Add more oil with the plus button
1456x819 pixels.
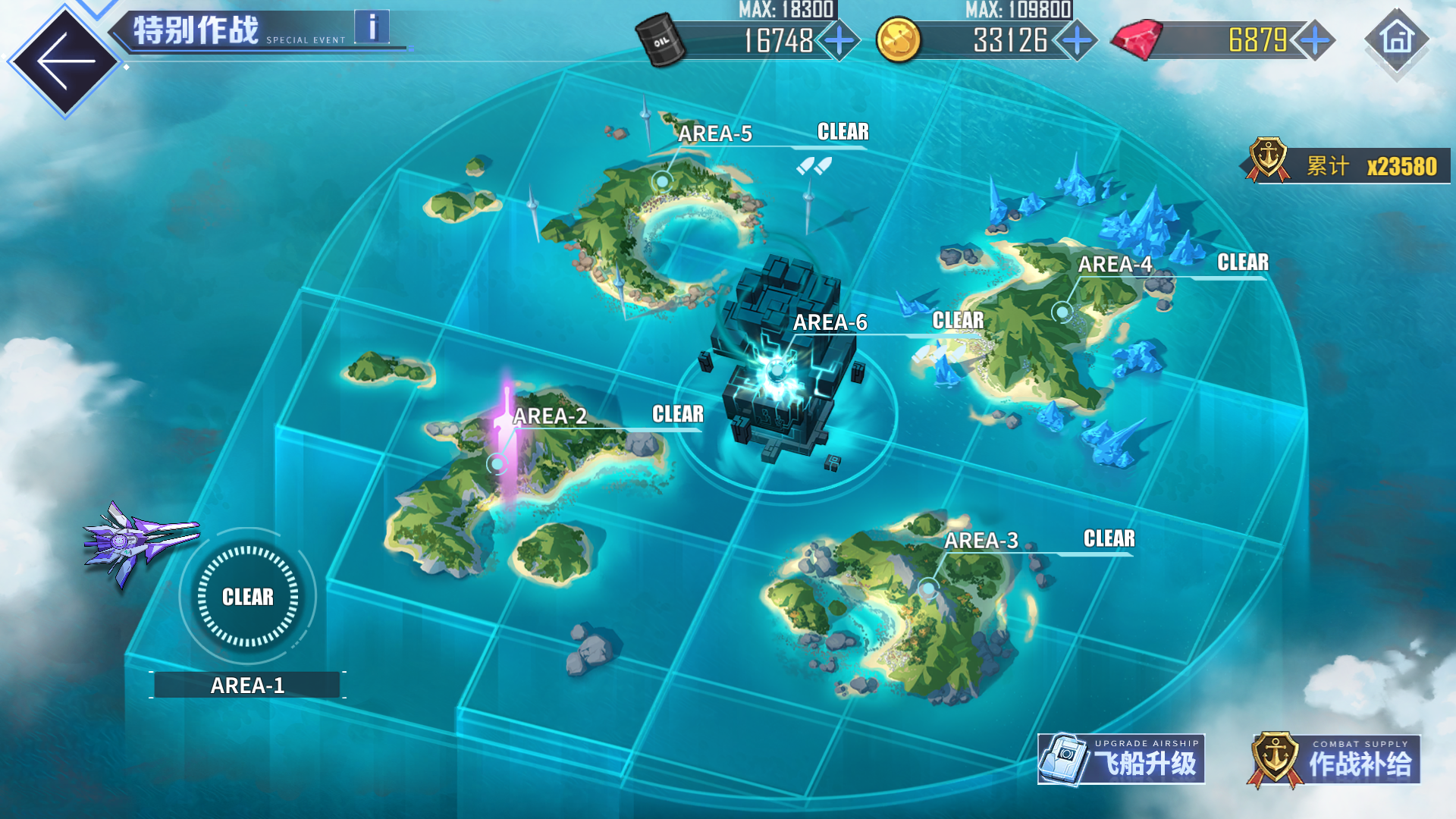(839, 40)
